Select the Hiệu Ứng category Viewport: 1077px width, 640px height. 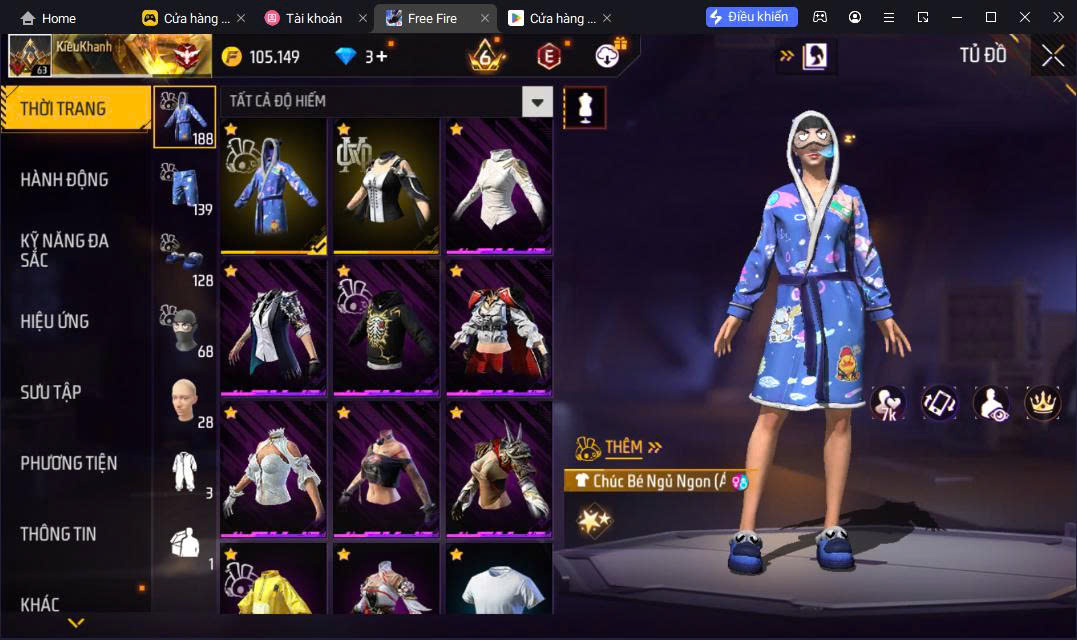[55, 321]
